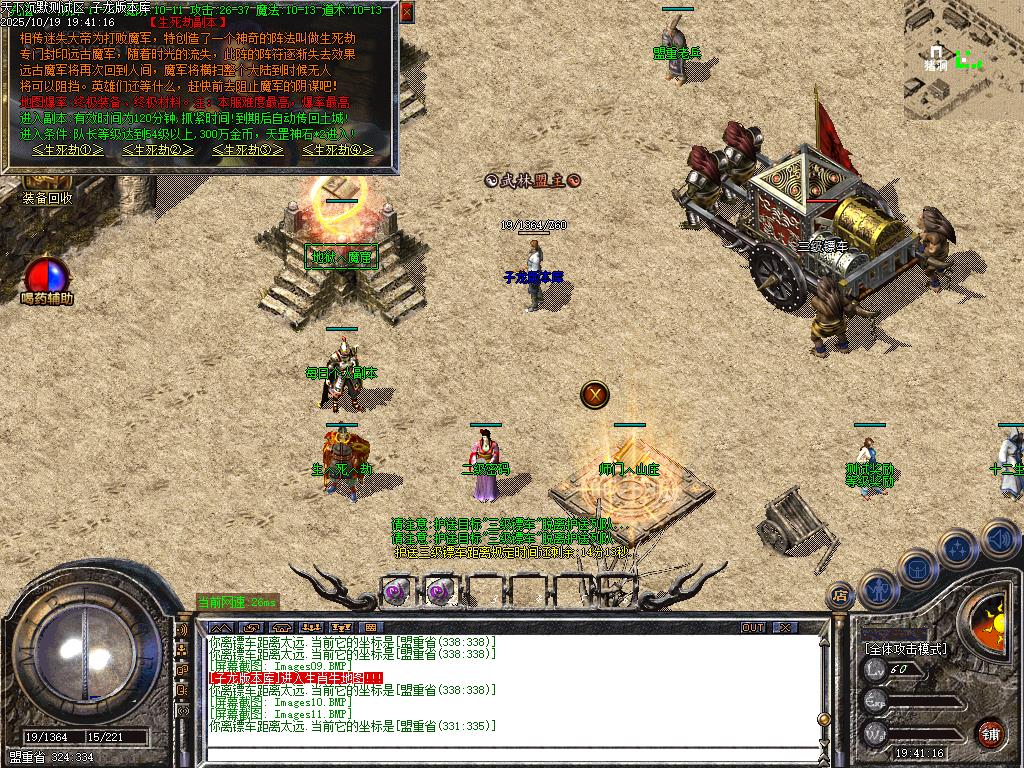Viewport: 1024px width, 768px height.
Task: Open the 店 shop button
Action: (840, 596)
